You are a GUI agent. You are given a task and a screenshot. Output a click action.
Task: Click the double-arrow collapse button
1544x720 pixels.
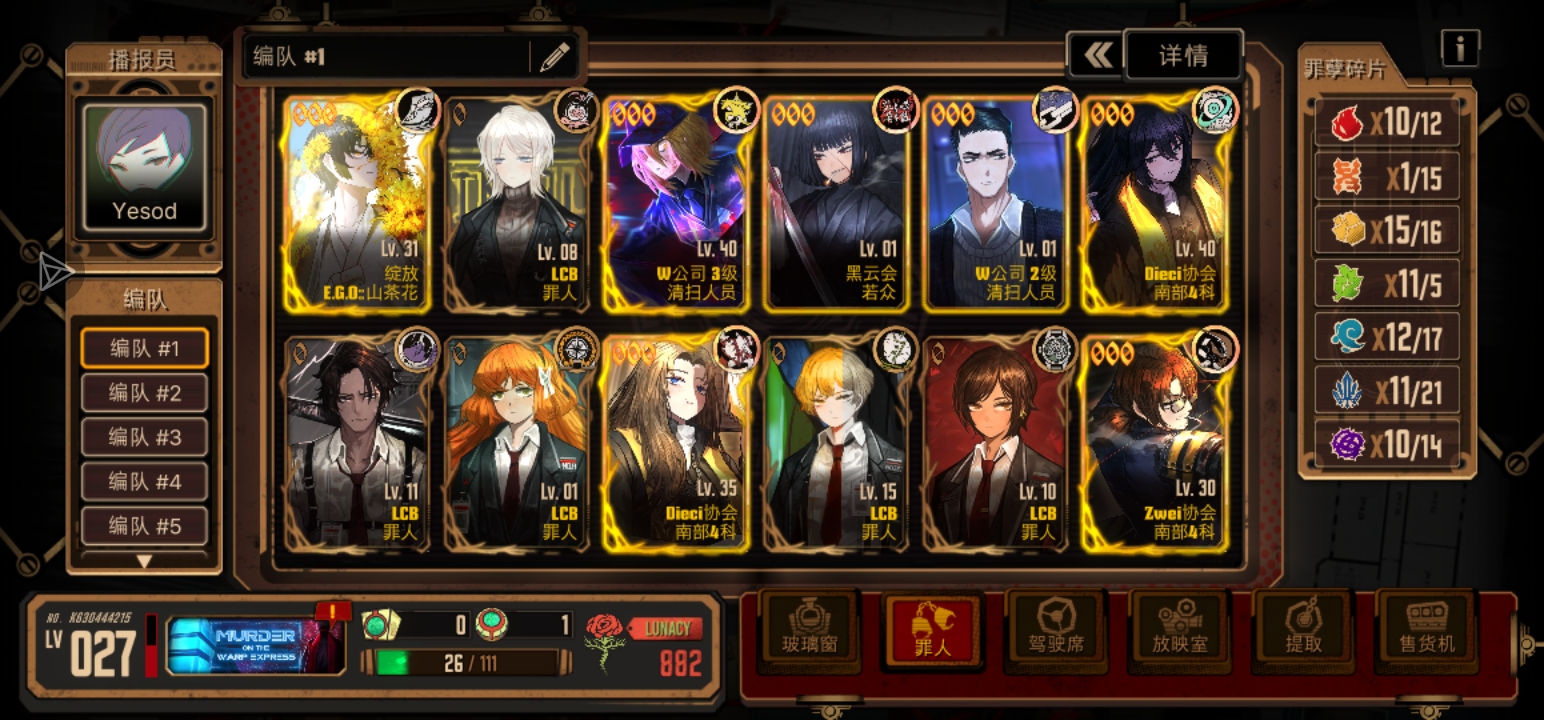[x=1096, y=56]
